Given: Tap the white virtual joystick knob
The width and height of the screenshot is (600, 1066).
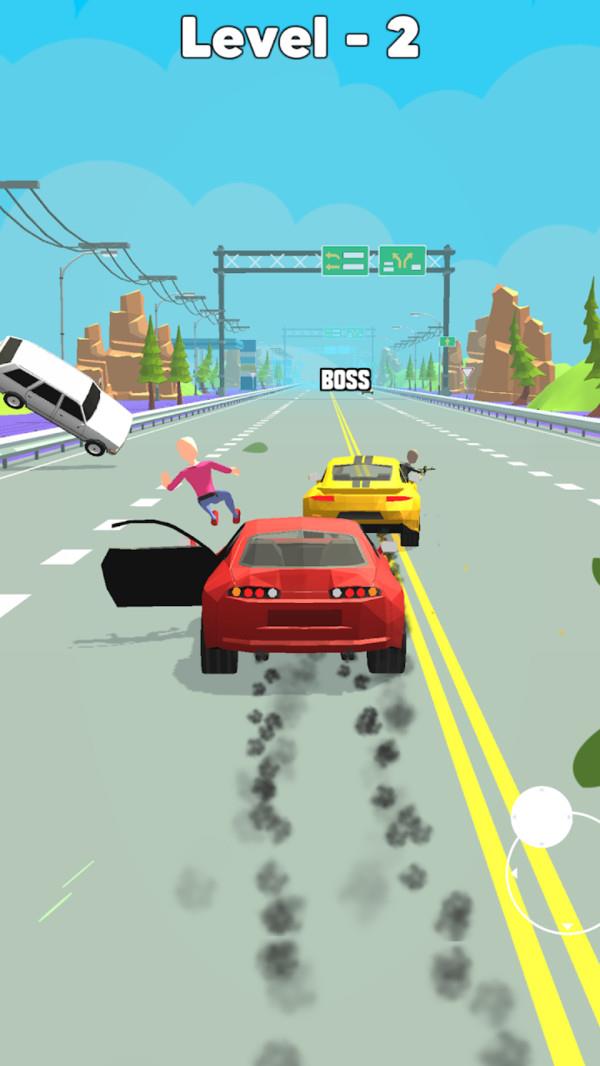Looking at the screenshot, I should [x=542, y=816].
